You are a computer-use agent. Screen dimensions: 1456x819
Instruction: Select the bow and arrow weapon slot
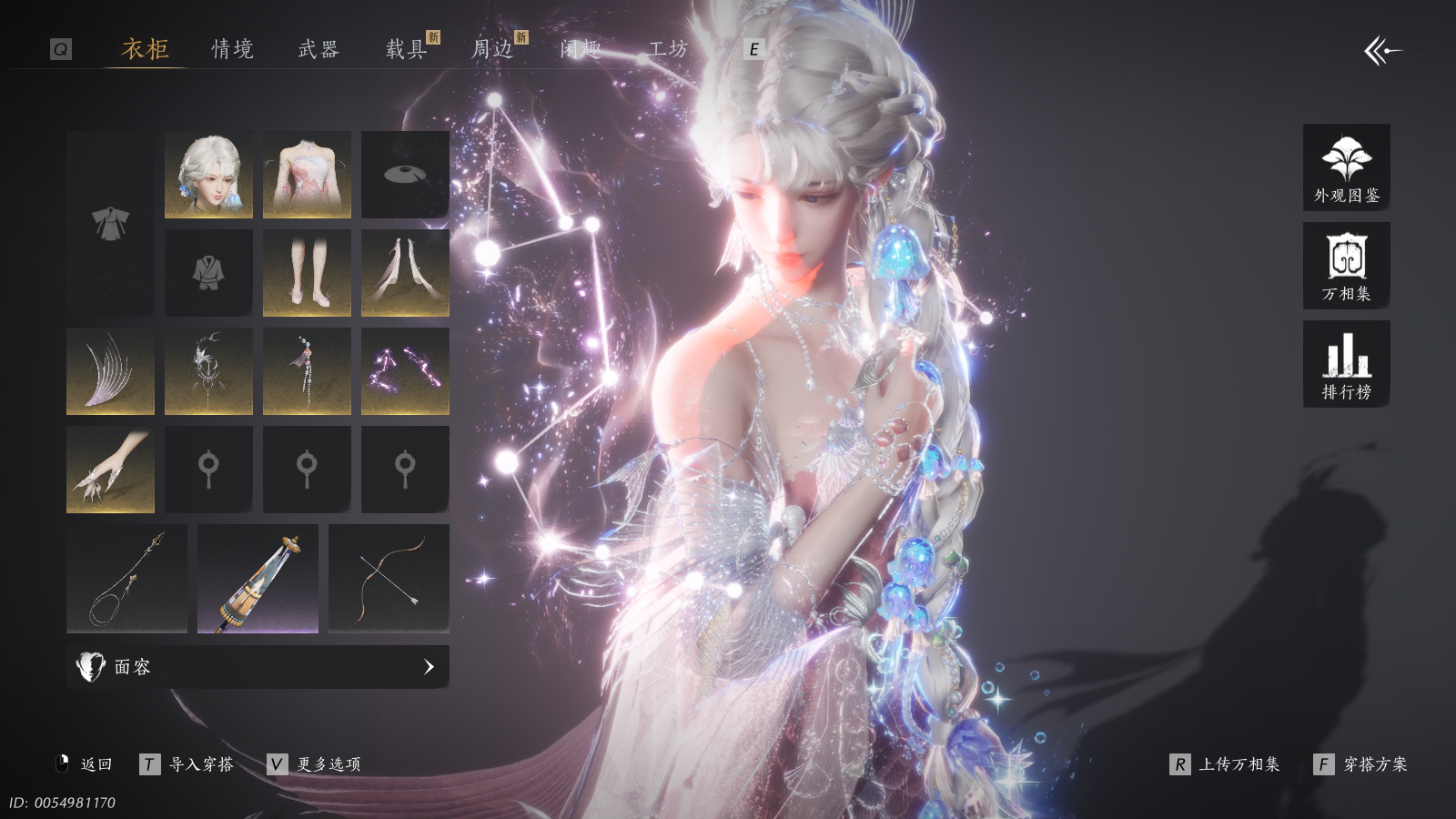pos(389,579)
